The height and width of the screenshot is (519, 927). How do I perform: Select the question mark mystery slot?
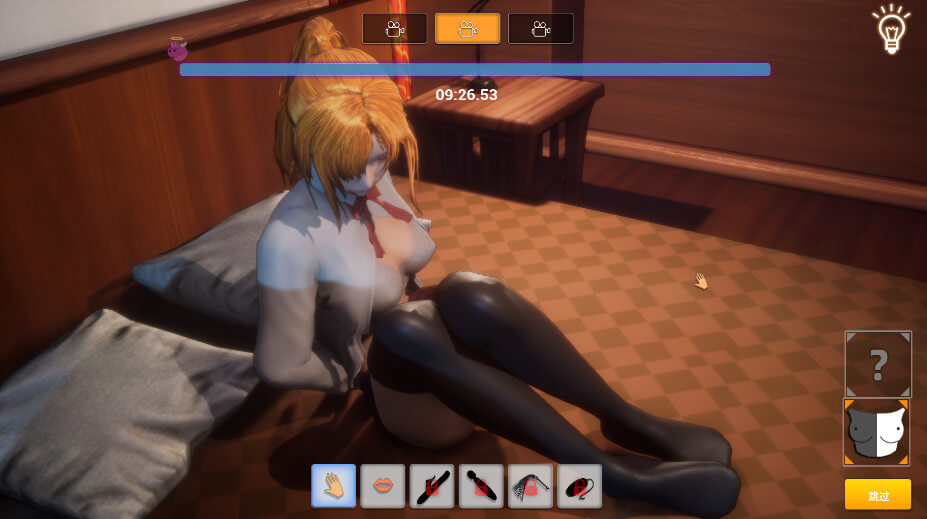(x=878, y=365)
